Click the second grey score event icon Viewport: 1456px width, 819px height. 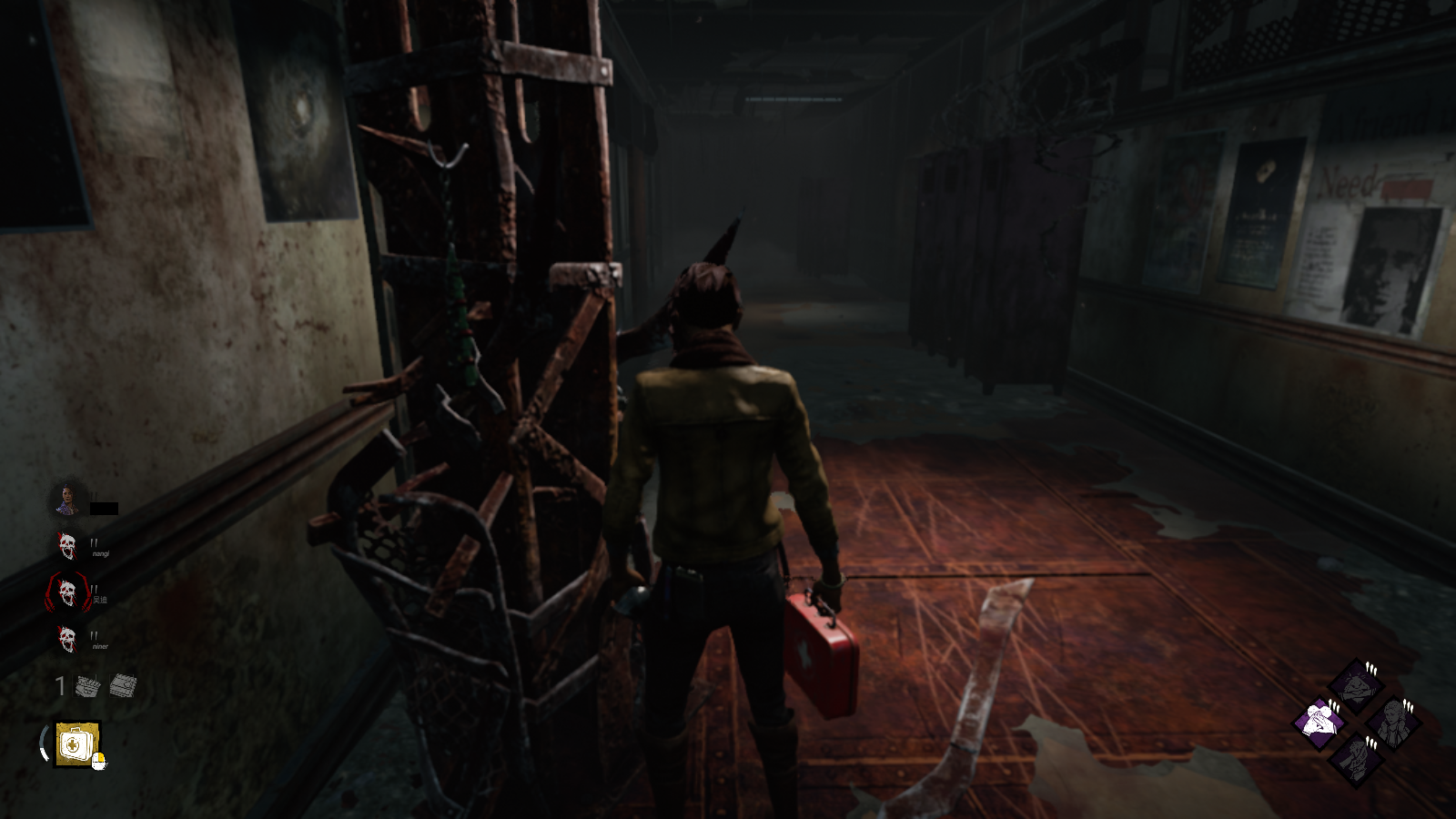point(122,684)
